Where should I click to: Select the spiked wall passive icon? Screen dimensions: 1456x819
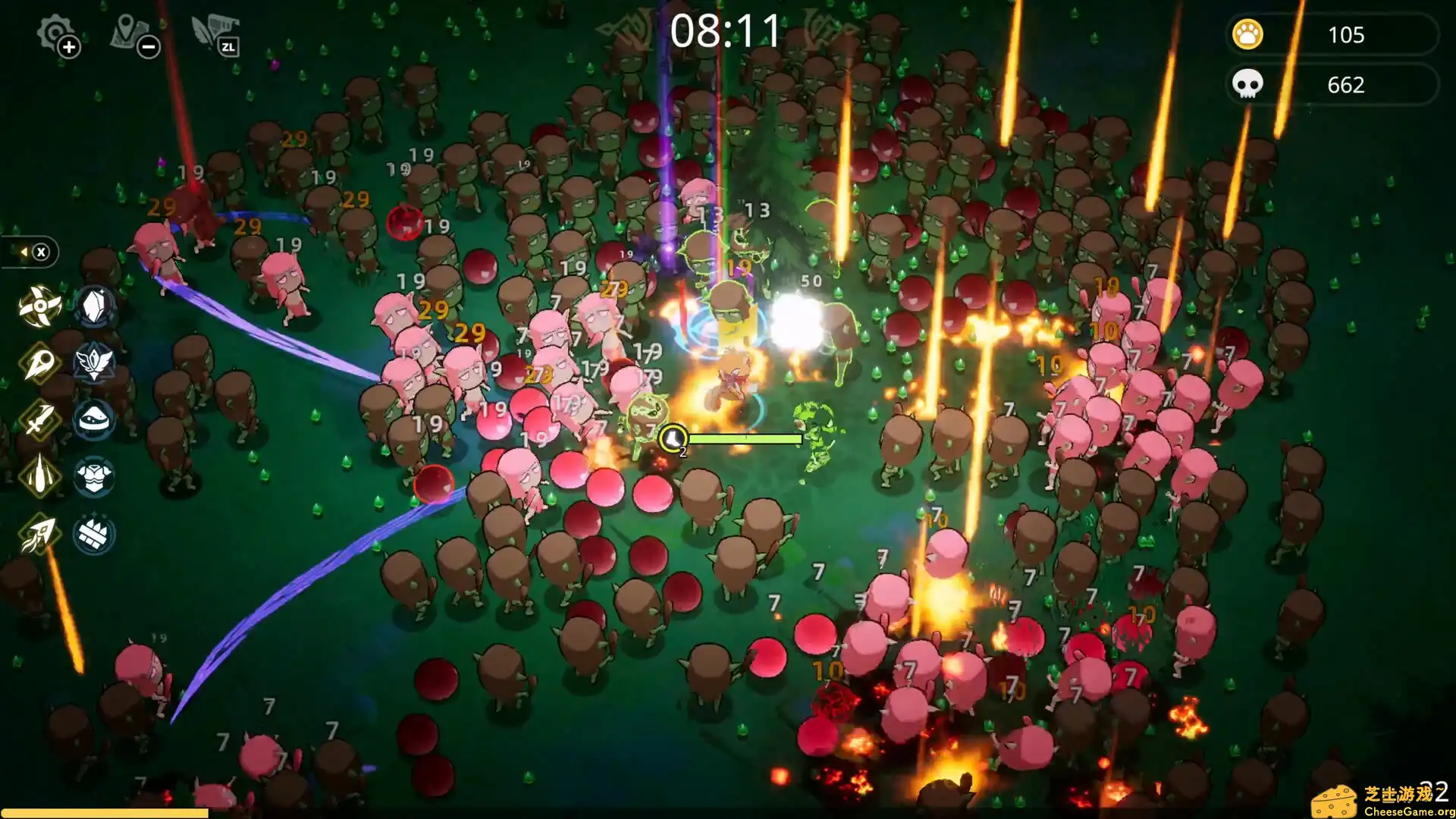pyautogui.click(x=94, y=534)
